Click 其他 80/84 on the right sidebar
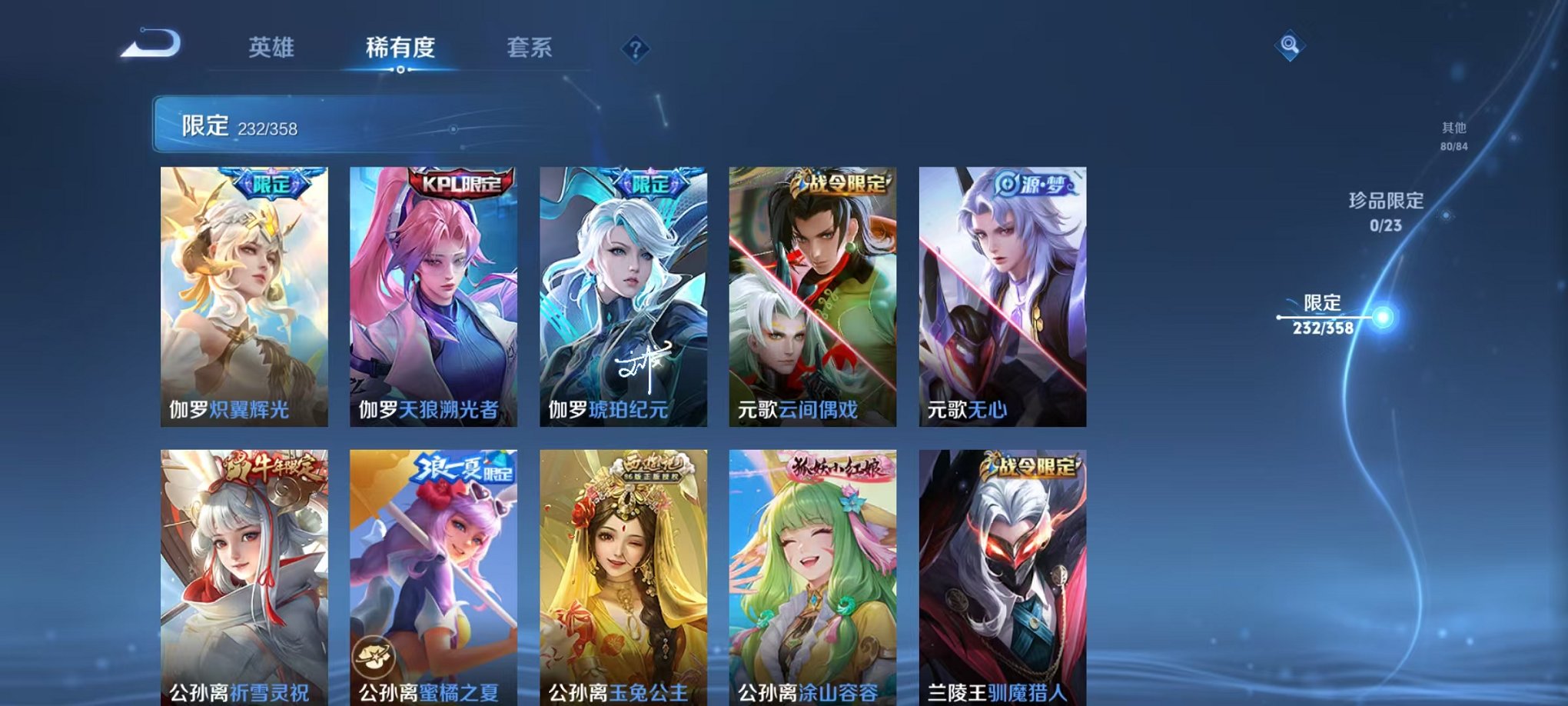1568x706 pixels. pos(1453,137)
